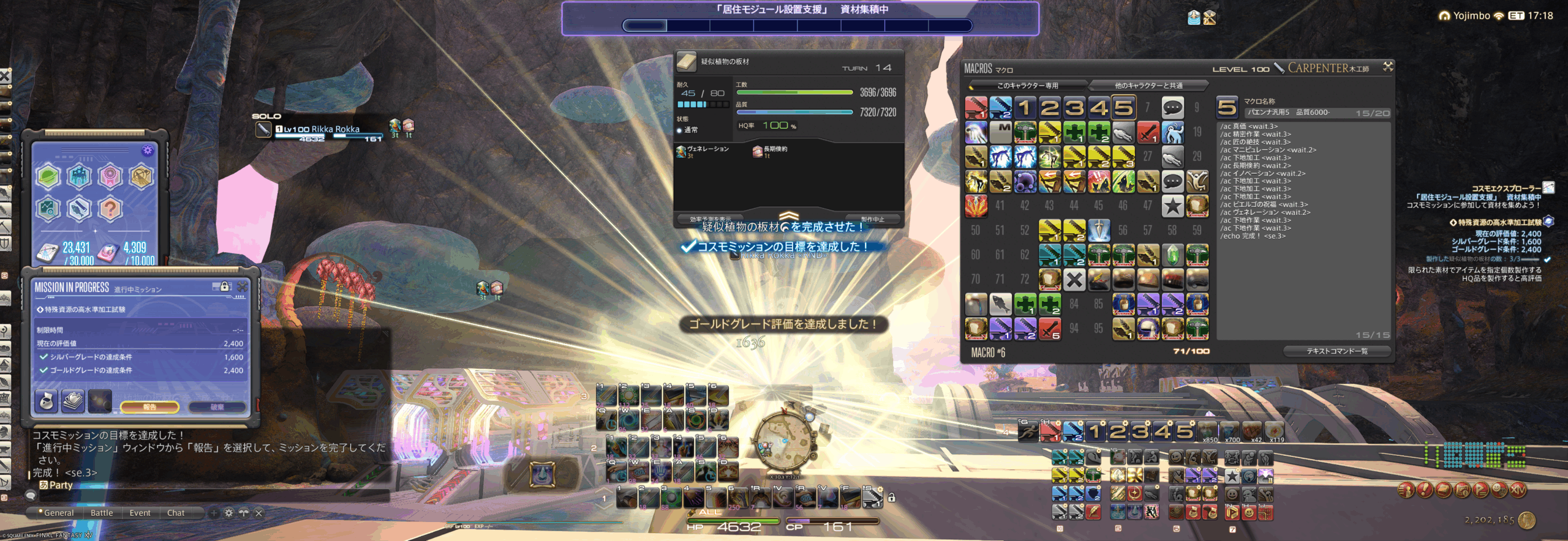The image size is (1568, 541).
Task: Close the Mission in Progress window
Action: pos(243,286)
